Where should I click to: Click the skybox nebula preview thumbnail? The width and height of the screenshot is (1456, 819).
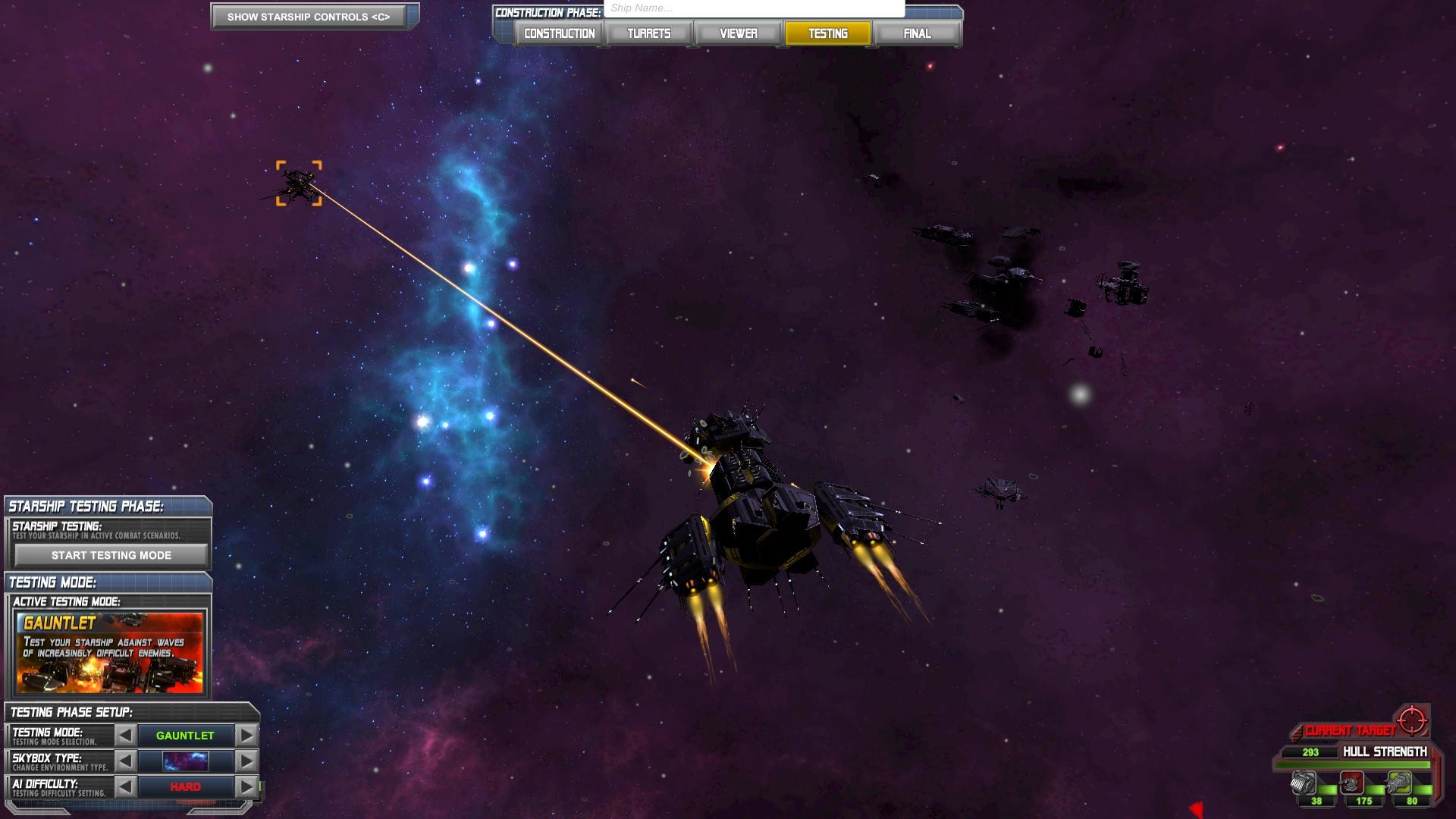(184, 761)
